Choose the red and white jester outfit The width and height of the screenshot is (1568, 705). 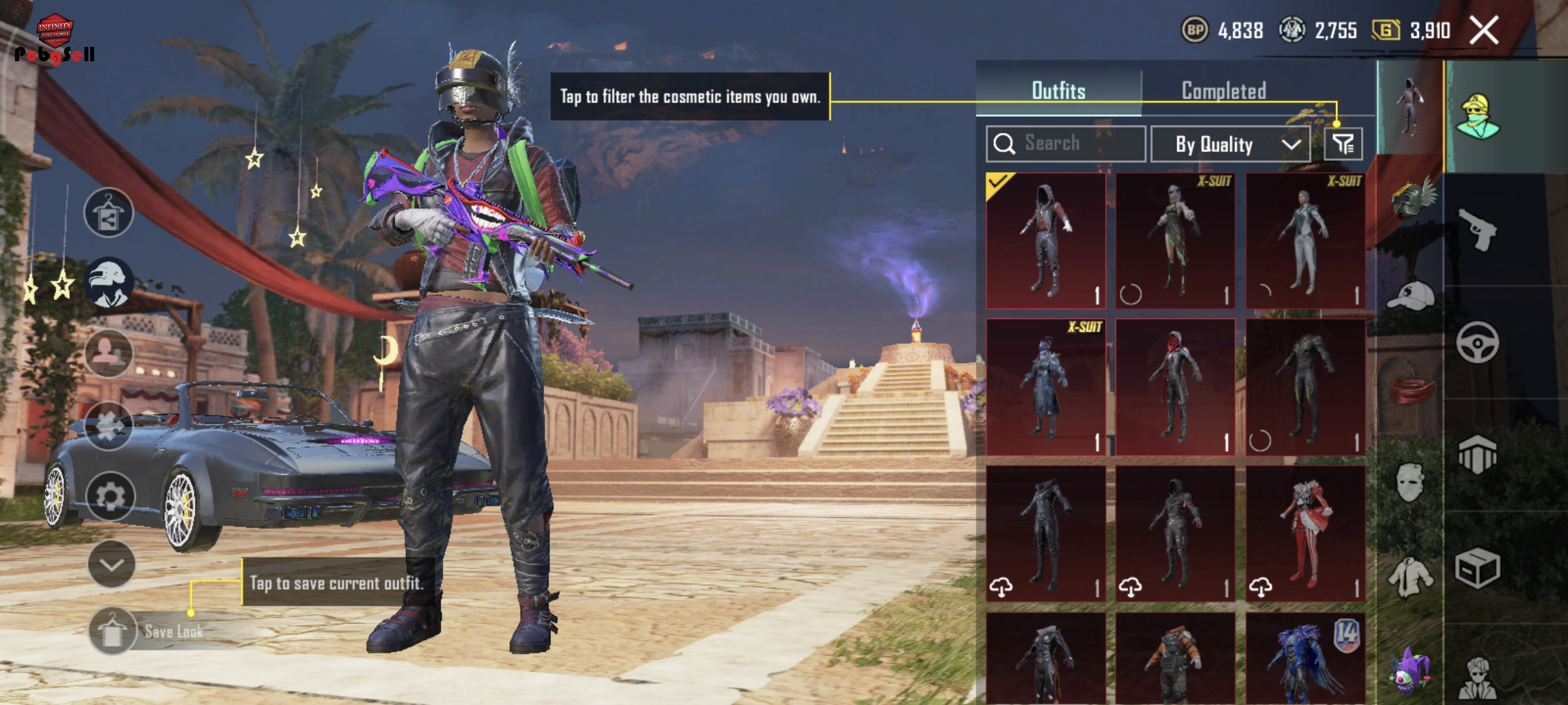[x=1305, y=533]
